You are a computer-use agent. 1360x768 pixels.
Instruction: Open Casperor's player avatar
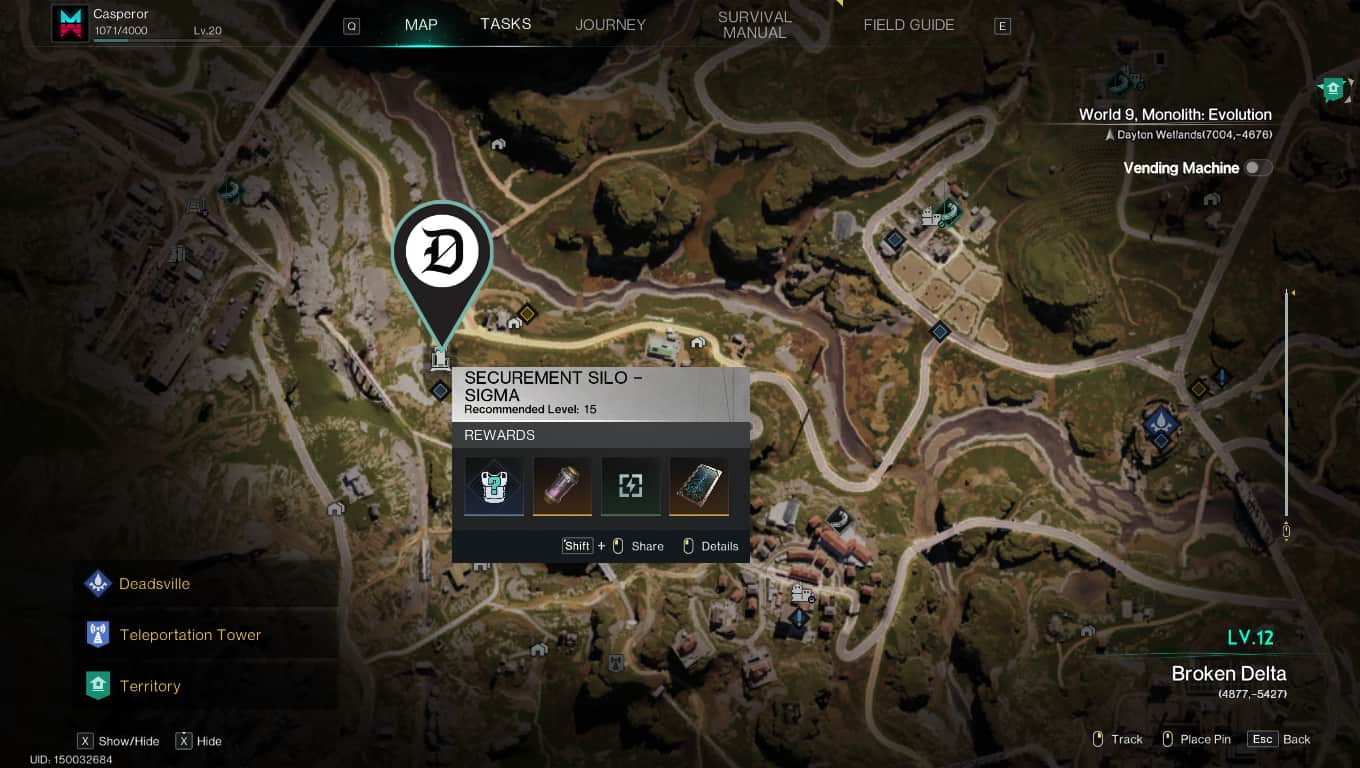coord(70,24)
